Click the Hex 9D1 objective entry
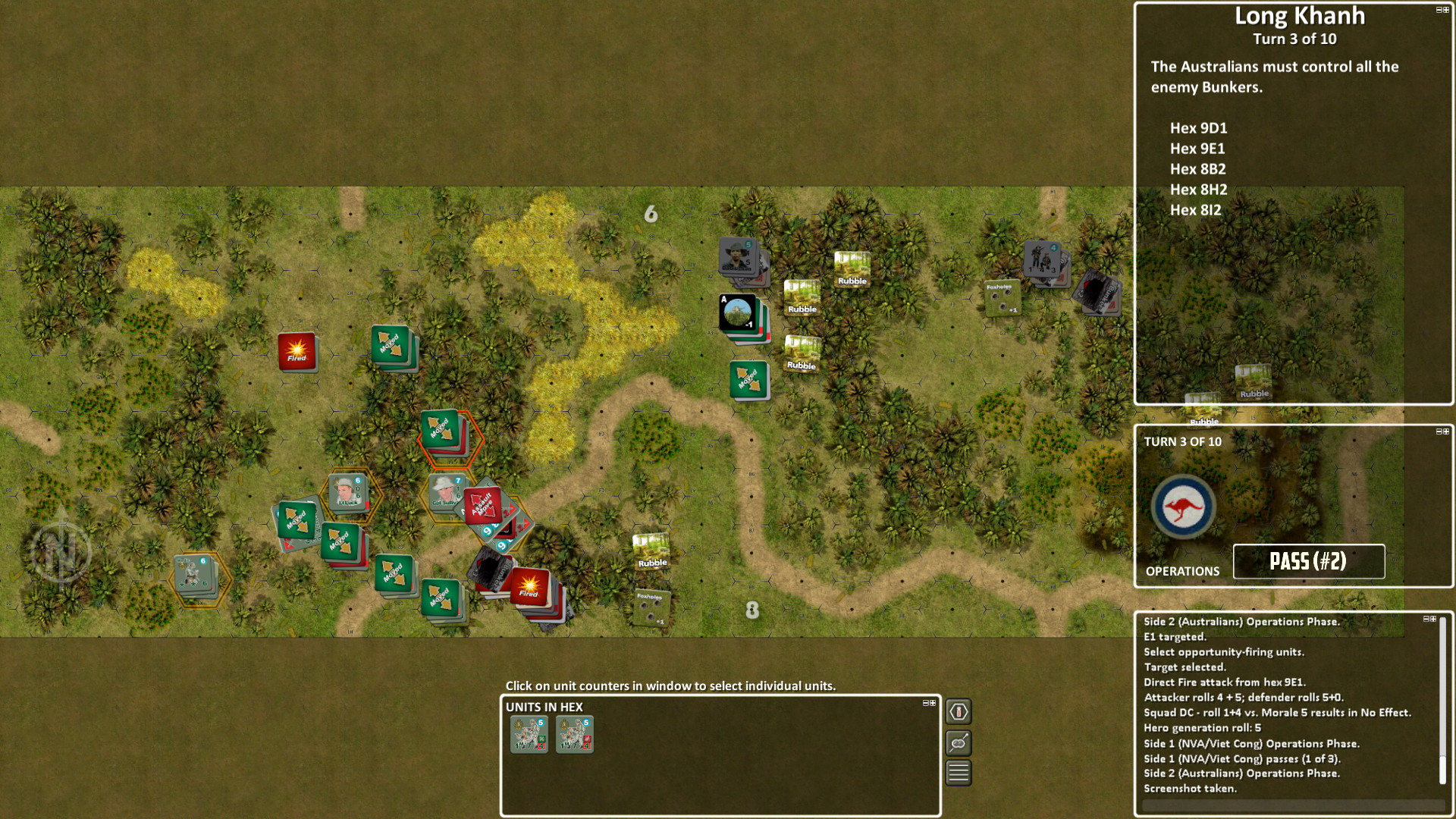 1200,128
